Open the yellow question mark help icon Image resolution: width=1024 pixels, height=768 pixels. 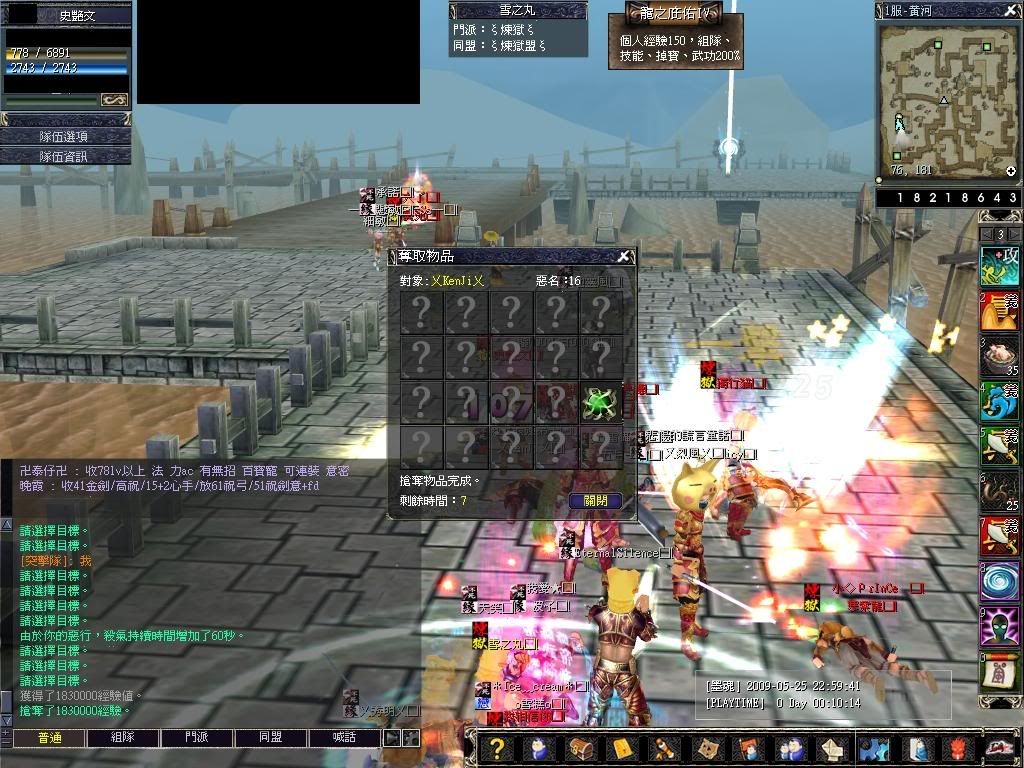coord(498,749)
